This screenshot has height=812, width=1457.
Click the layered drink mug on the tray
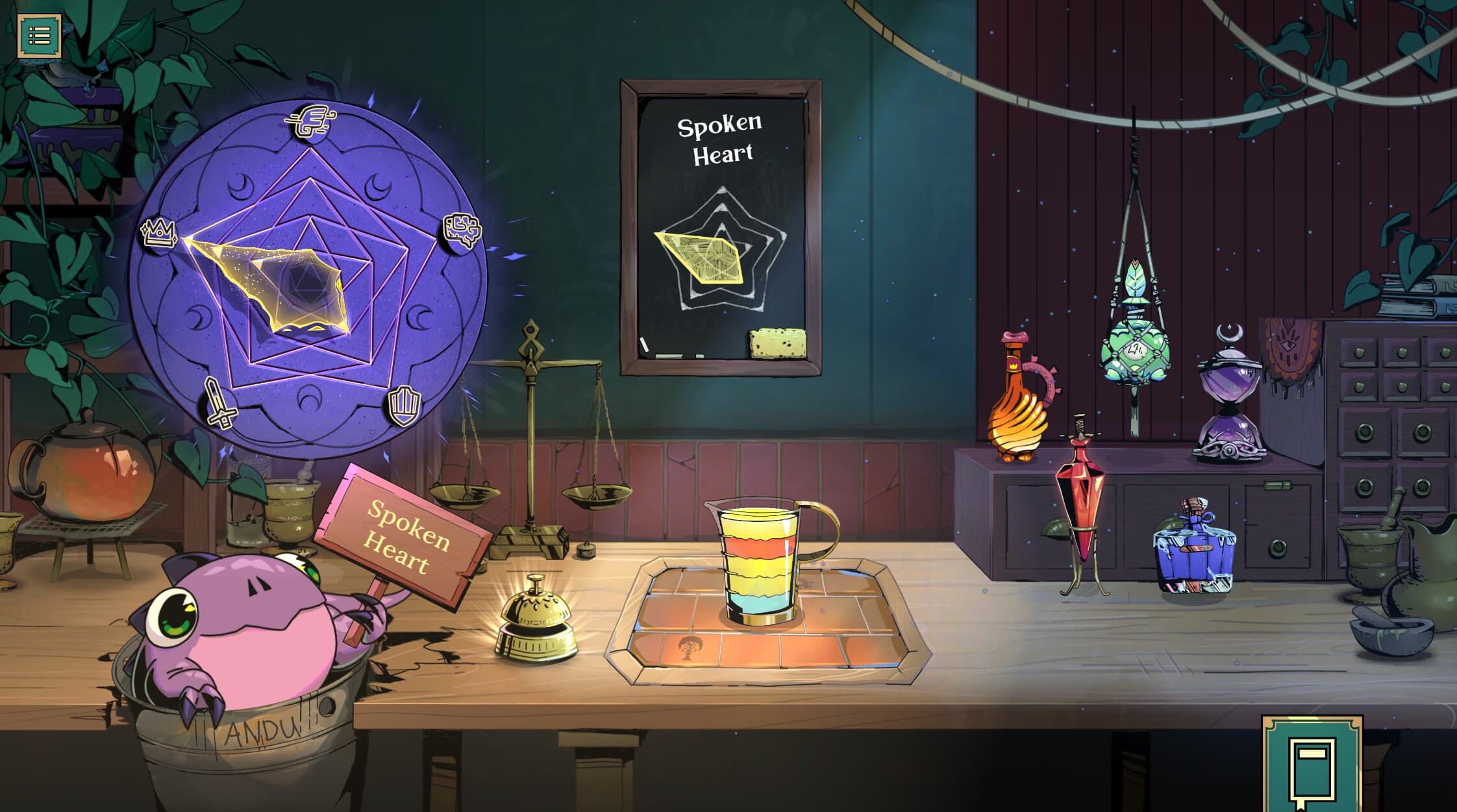(761, 562)
